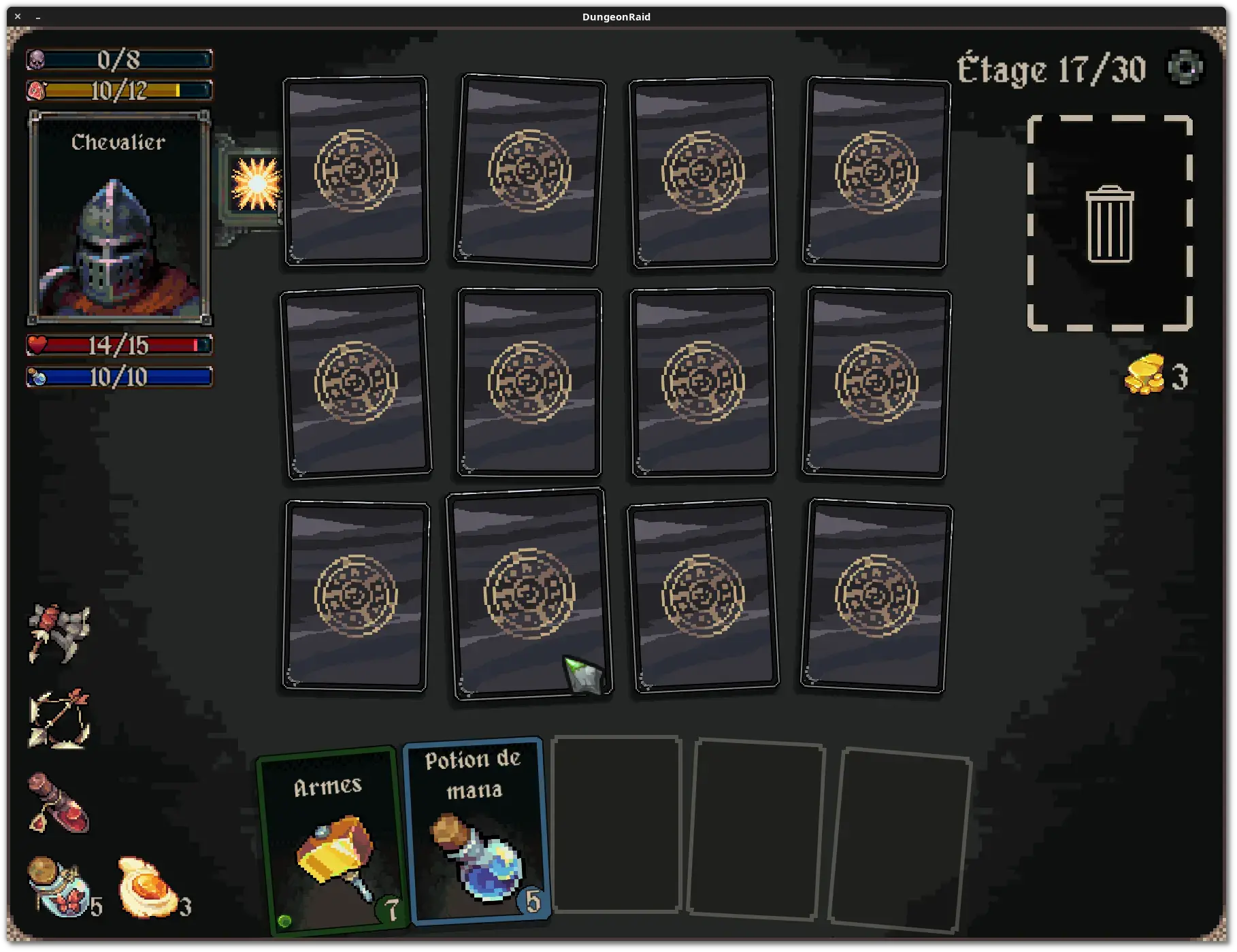Viewport: 1237px width, 952px height.
Task: Use the fried egg food item
Action: coord(146,886)
